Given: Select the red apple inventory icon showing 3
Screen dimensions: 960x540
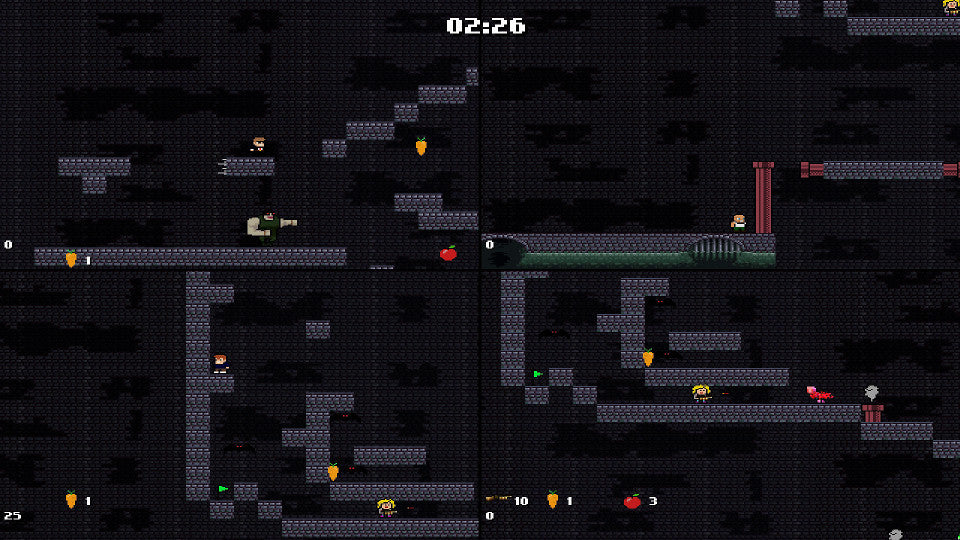Looking at the screenshot, I should pos(632,501).
